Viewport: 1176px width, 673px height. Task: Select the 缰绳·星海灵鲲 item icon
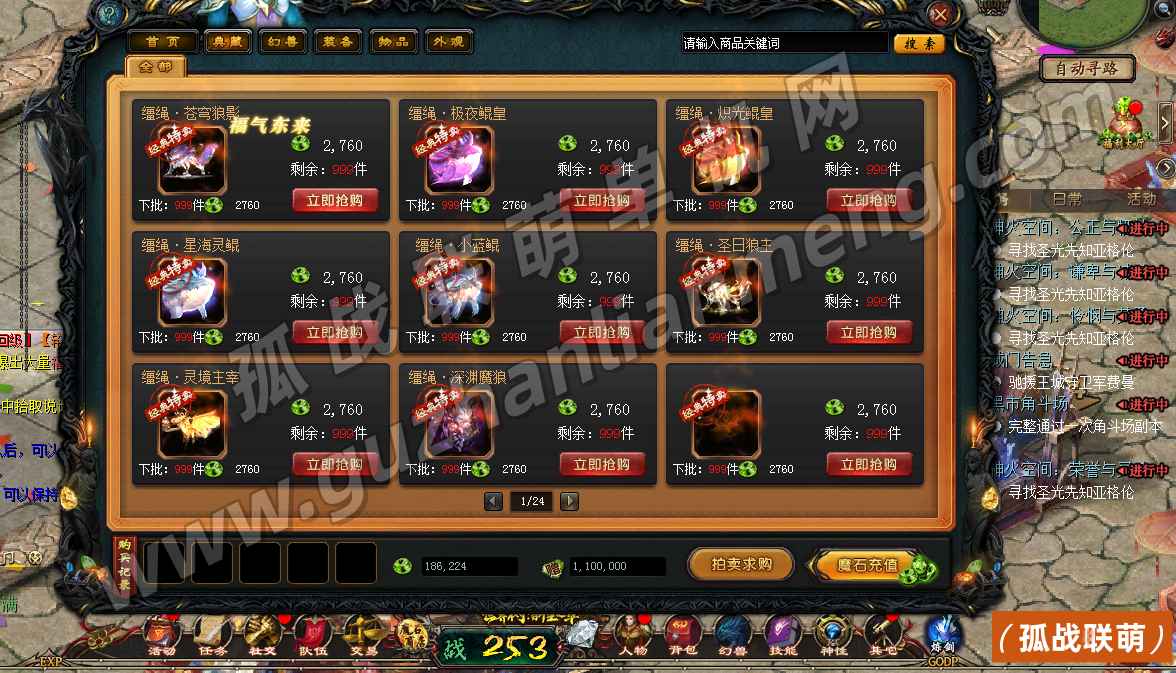click(192, 292)
